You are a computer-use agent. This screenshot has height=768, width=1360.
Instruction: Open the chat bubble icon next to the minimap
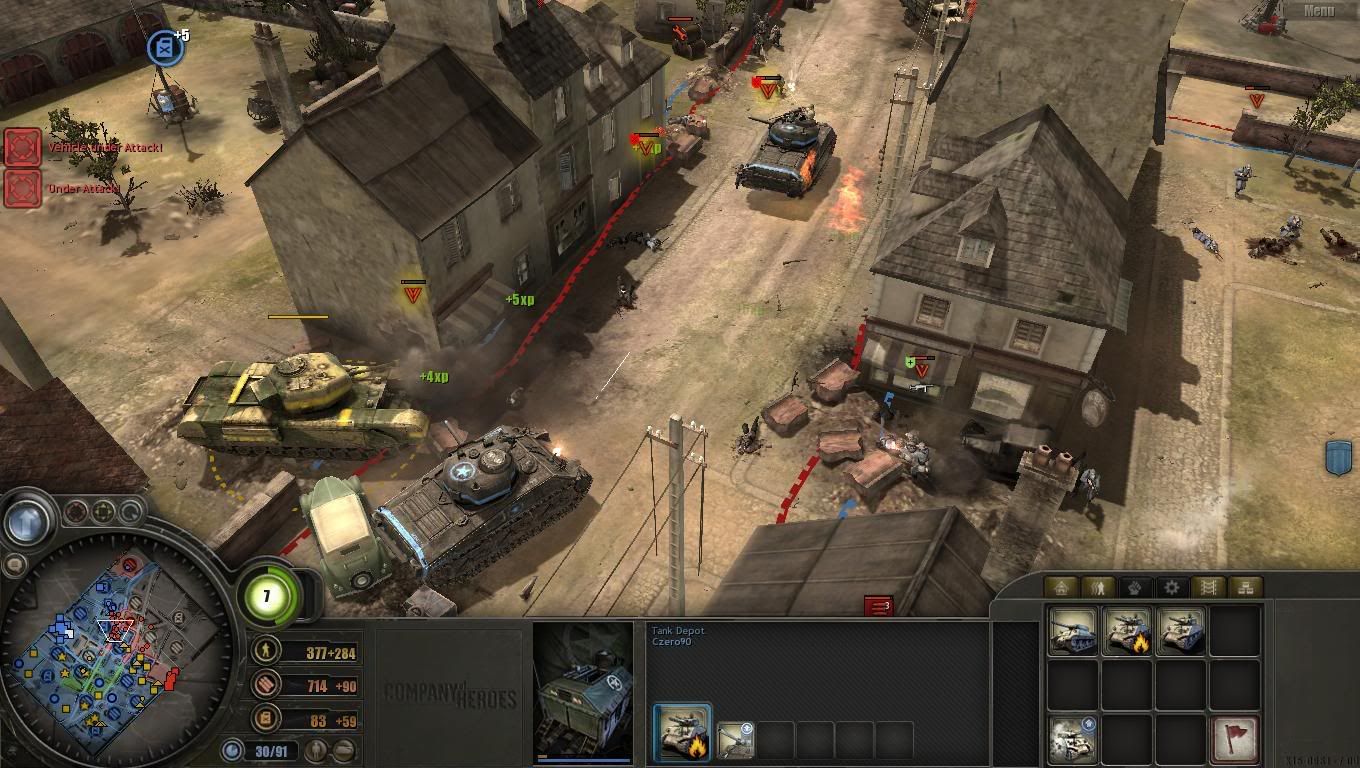[14, 563]
